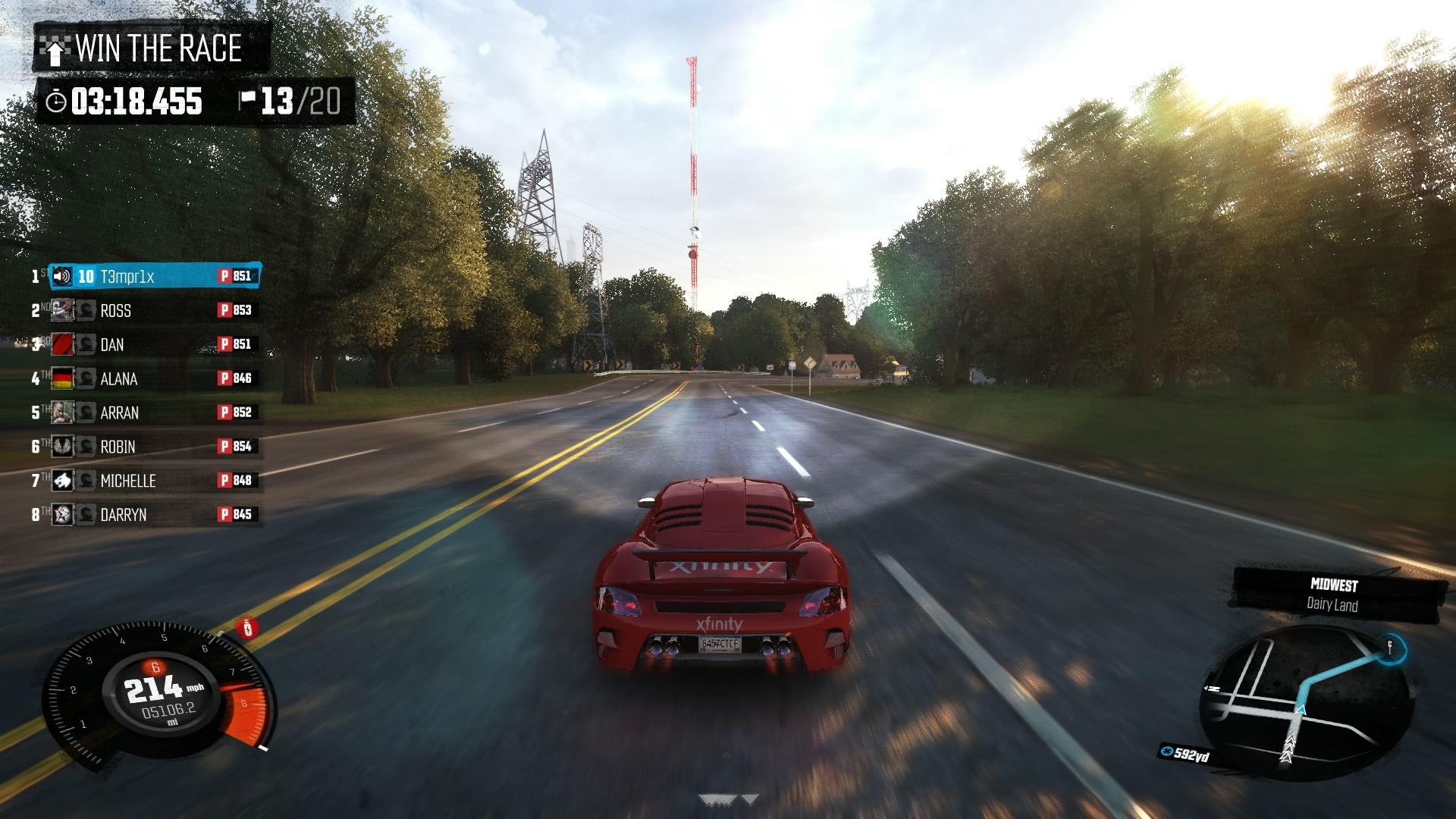
Task: Click the Win the Race objective banner
Action: [x=152, y=49]
